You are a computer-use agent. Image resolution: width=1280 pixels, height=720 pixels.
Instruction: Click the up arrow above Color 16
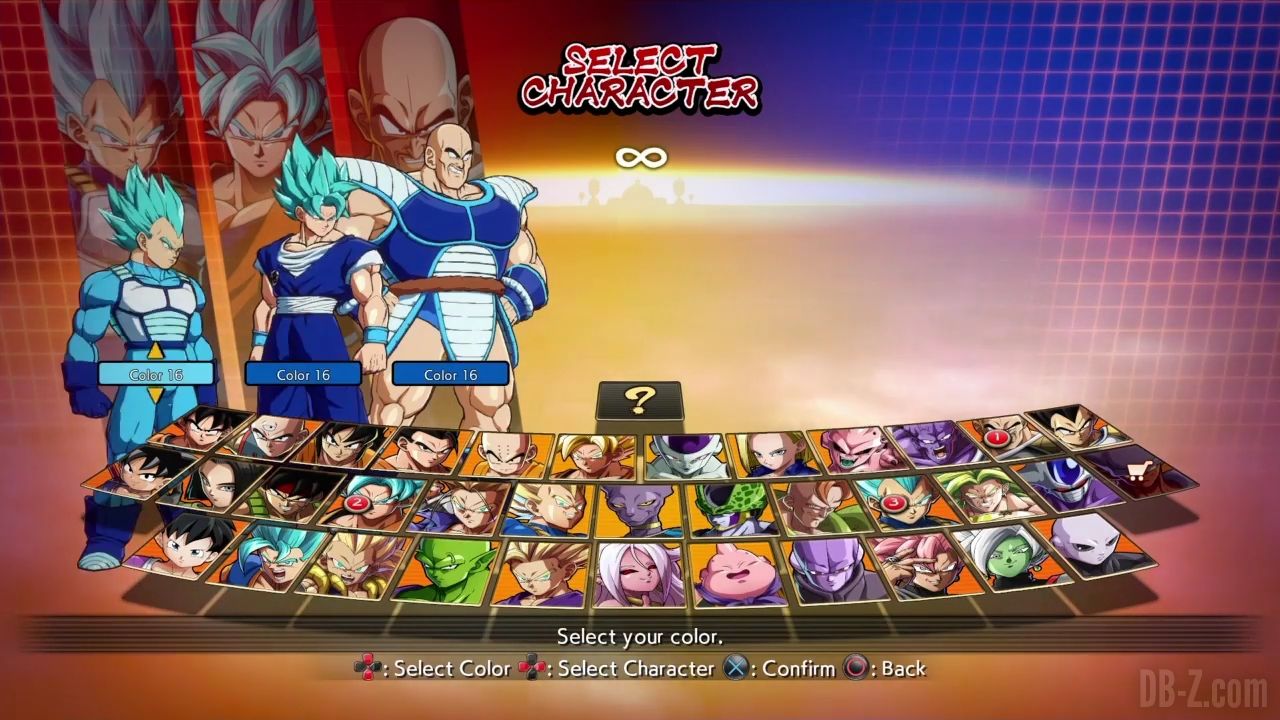[x=155, y=352]
